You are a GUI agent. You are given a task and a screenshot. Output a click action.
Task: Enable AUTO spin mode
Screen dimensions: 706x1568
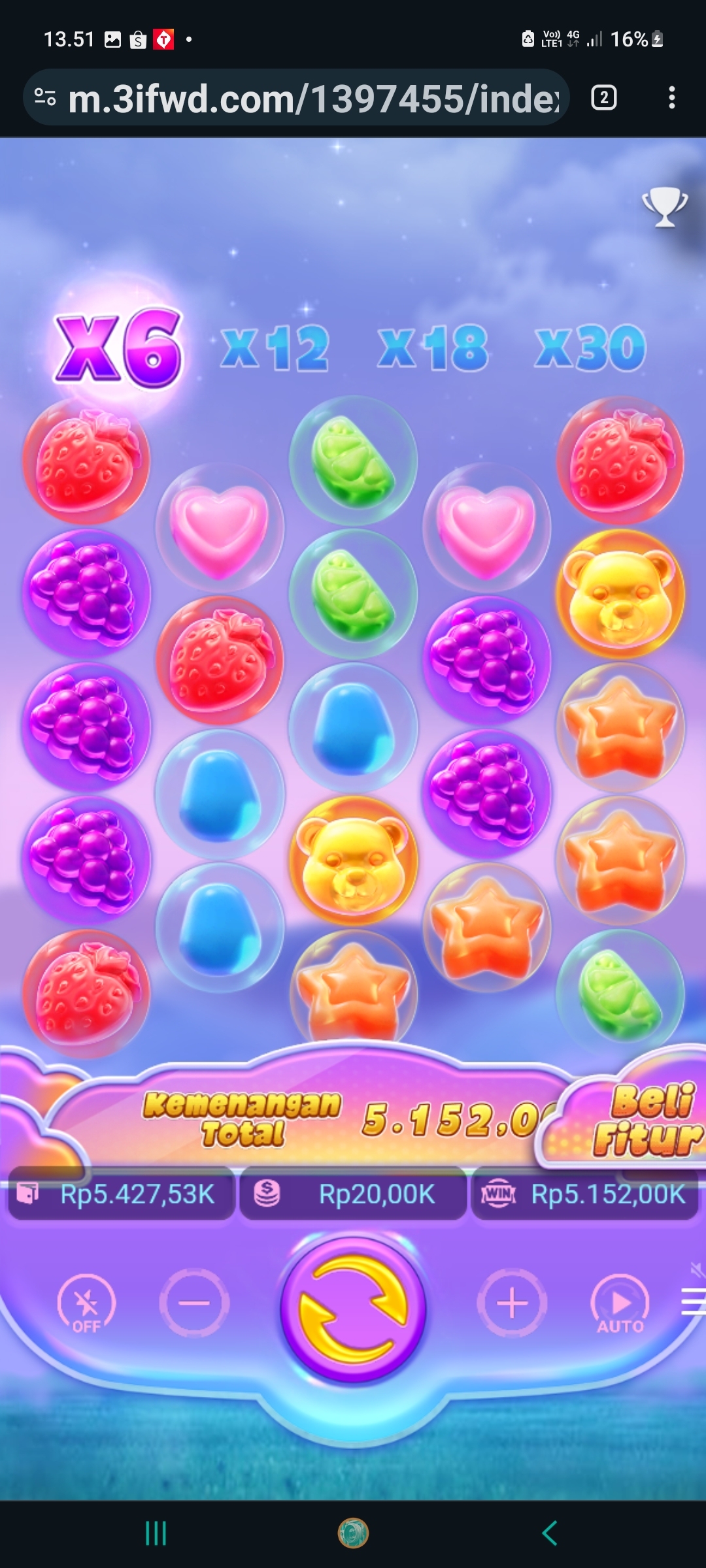point(620,1304)
